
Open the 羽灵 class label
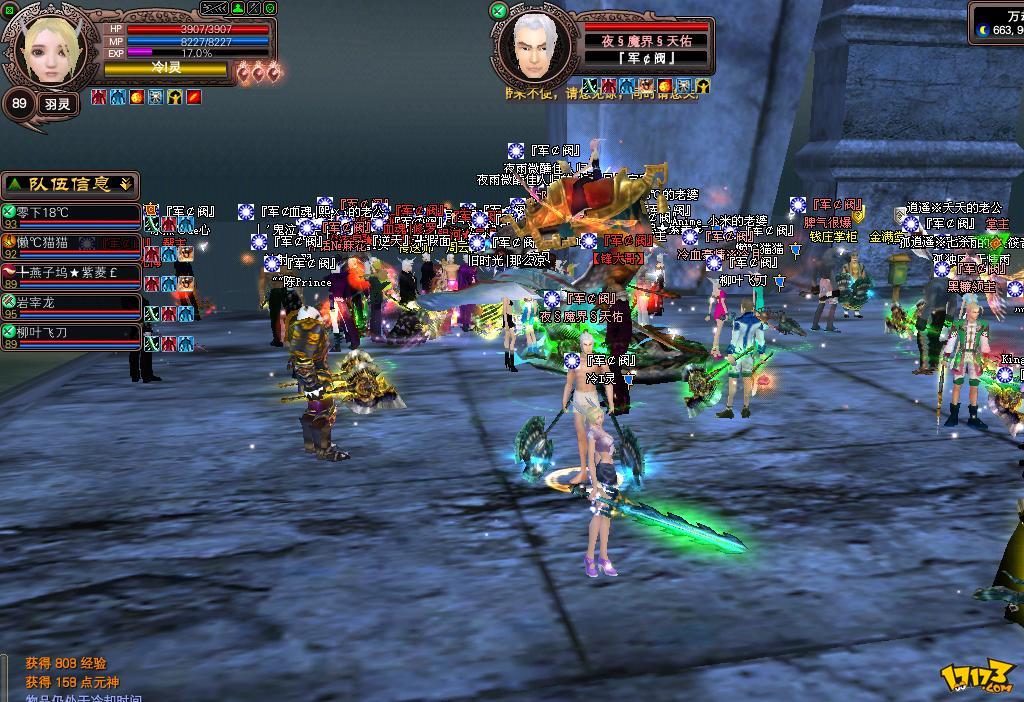click(x=56, y=103)
